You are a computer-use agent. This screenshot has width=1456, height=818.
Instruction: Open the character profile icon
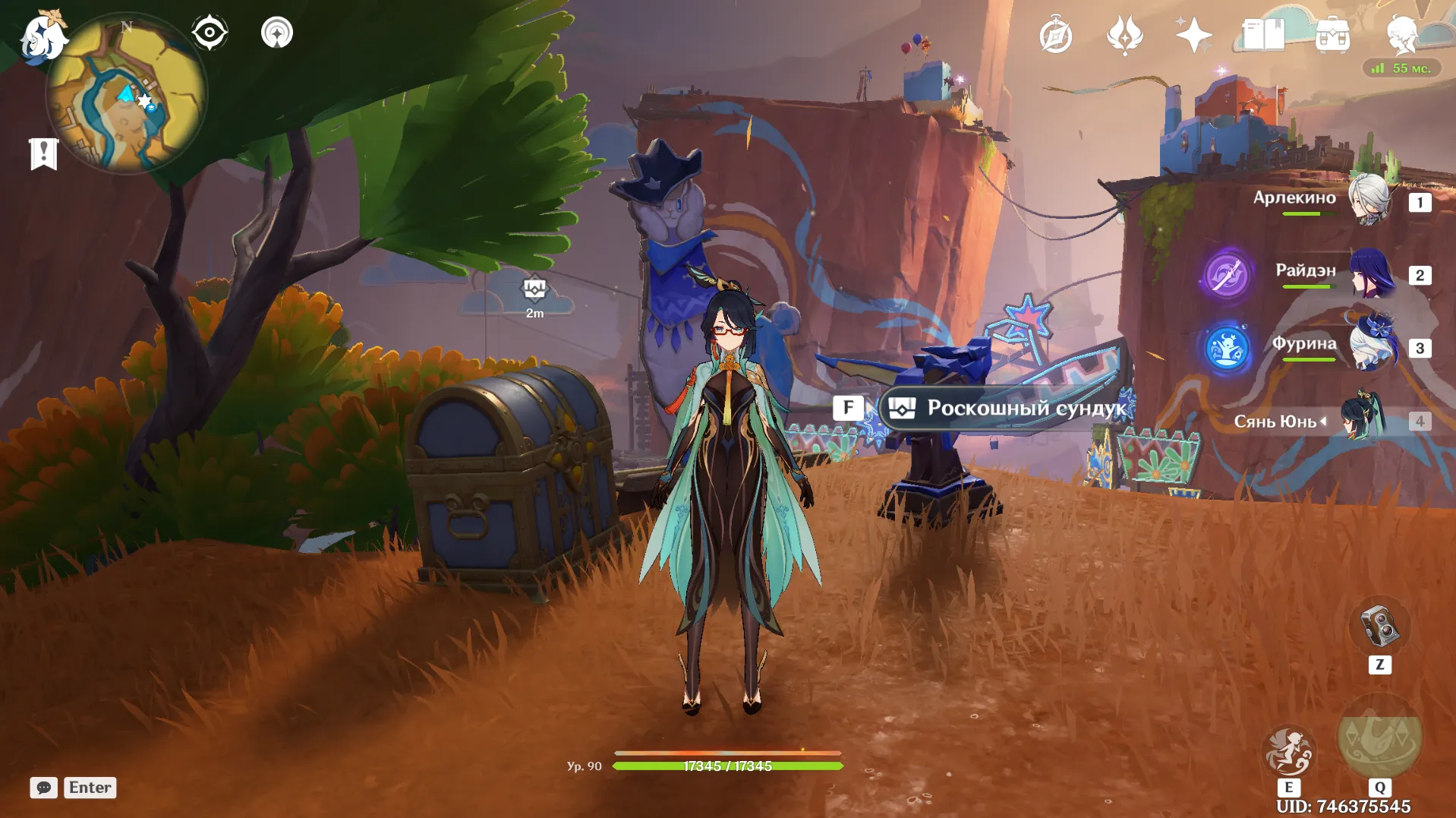click(x=1401, y=35)
